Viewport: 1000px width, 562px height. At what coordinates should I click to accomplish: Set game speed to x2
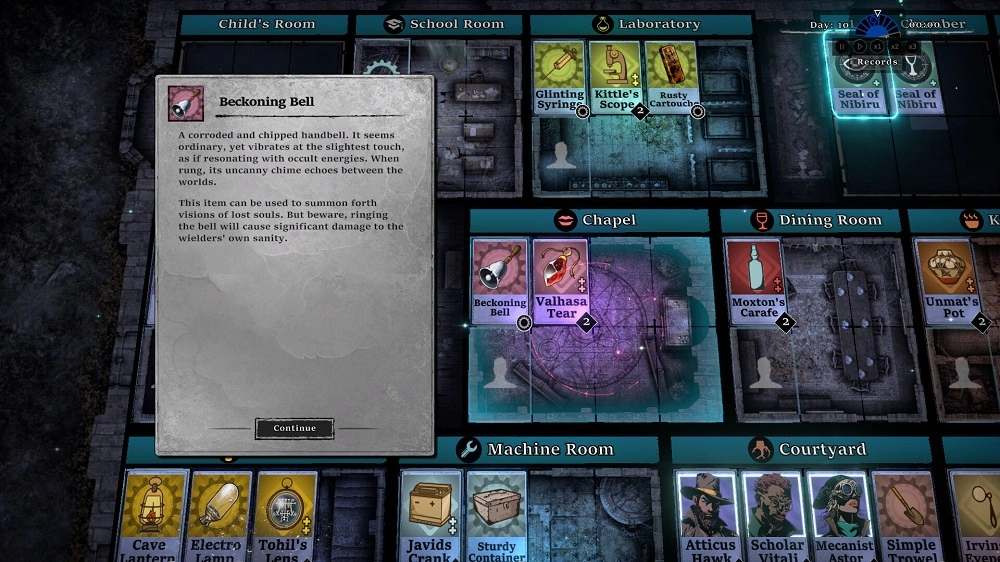pos(895,46)
